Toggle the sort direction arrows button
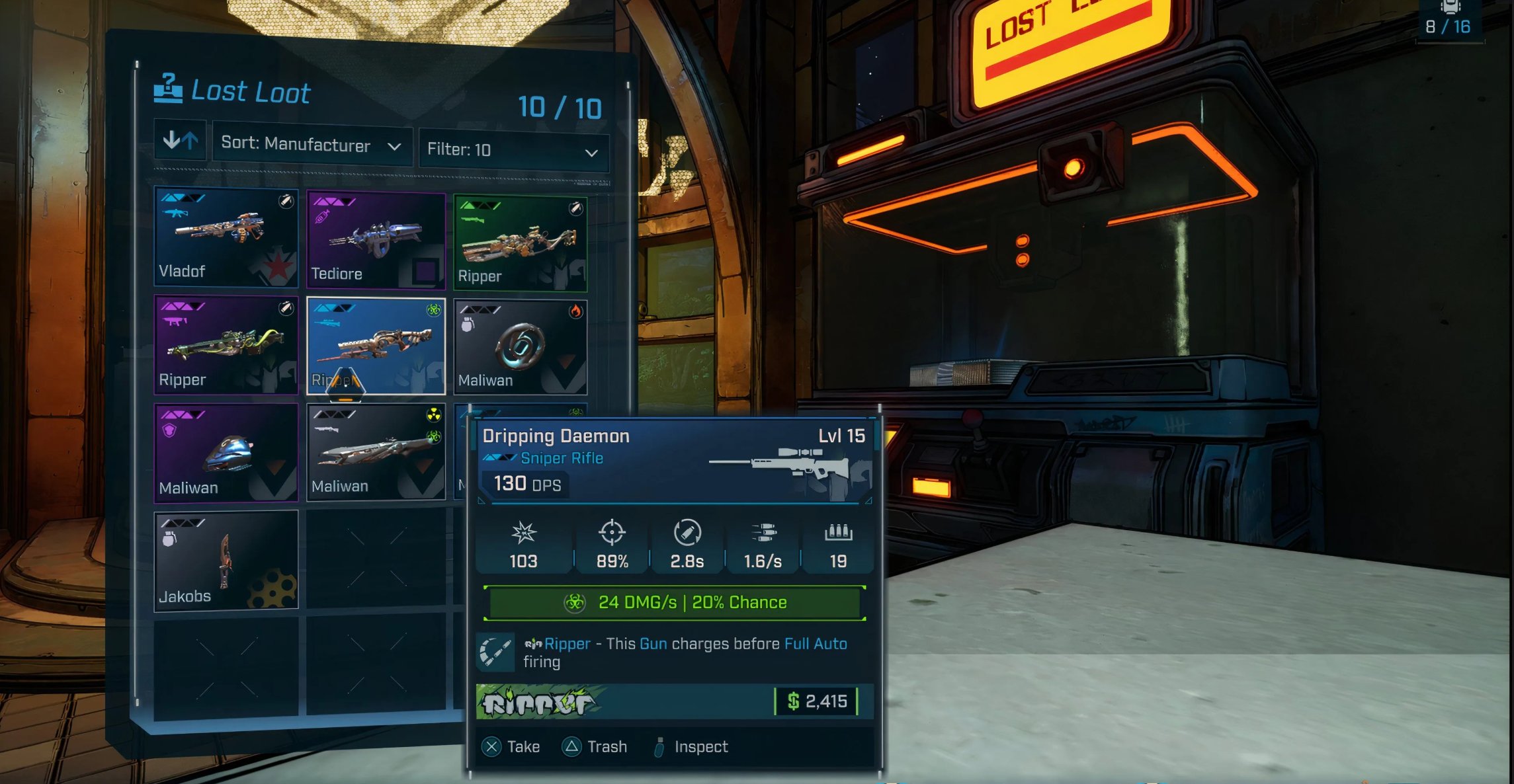Viewport: 1514px width, 784px height. click(x=180, y=140)
